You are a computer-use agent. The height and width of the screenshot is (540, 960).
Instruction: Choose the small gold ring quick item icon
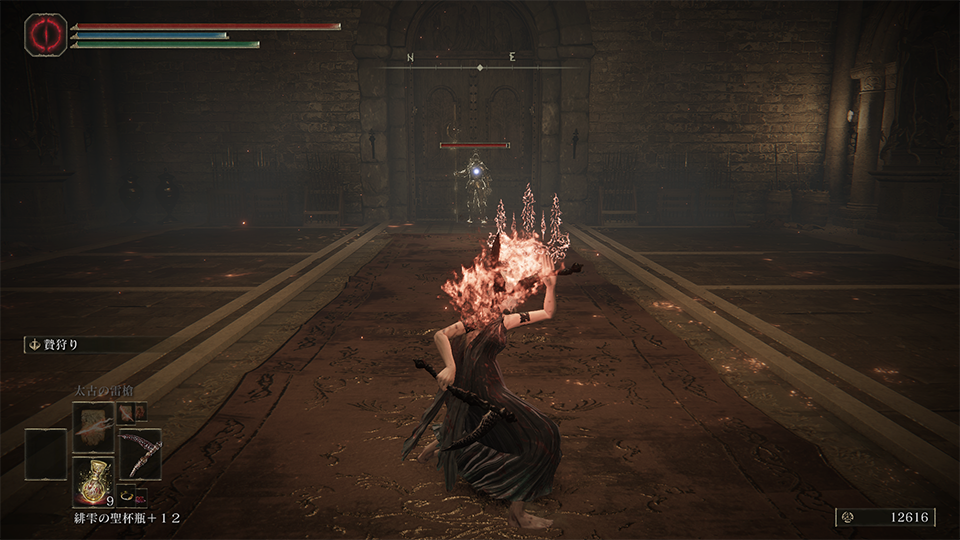127,493
